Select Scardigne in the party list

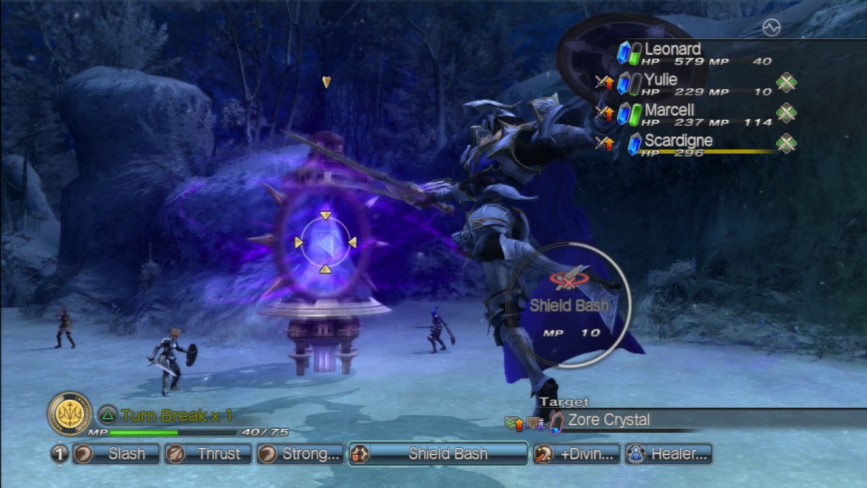point(690,144)
